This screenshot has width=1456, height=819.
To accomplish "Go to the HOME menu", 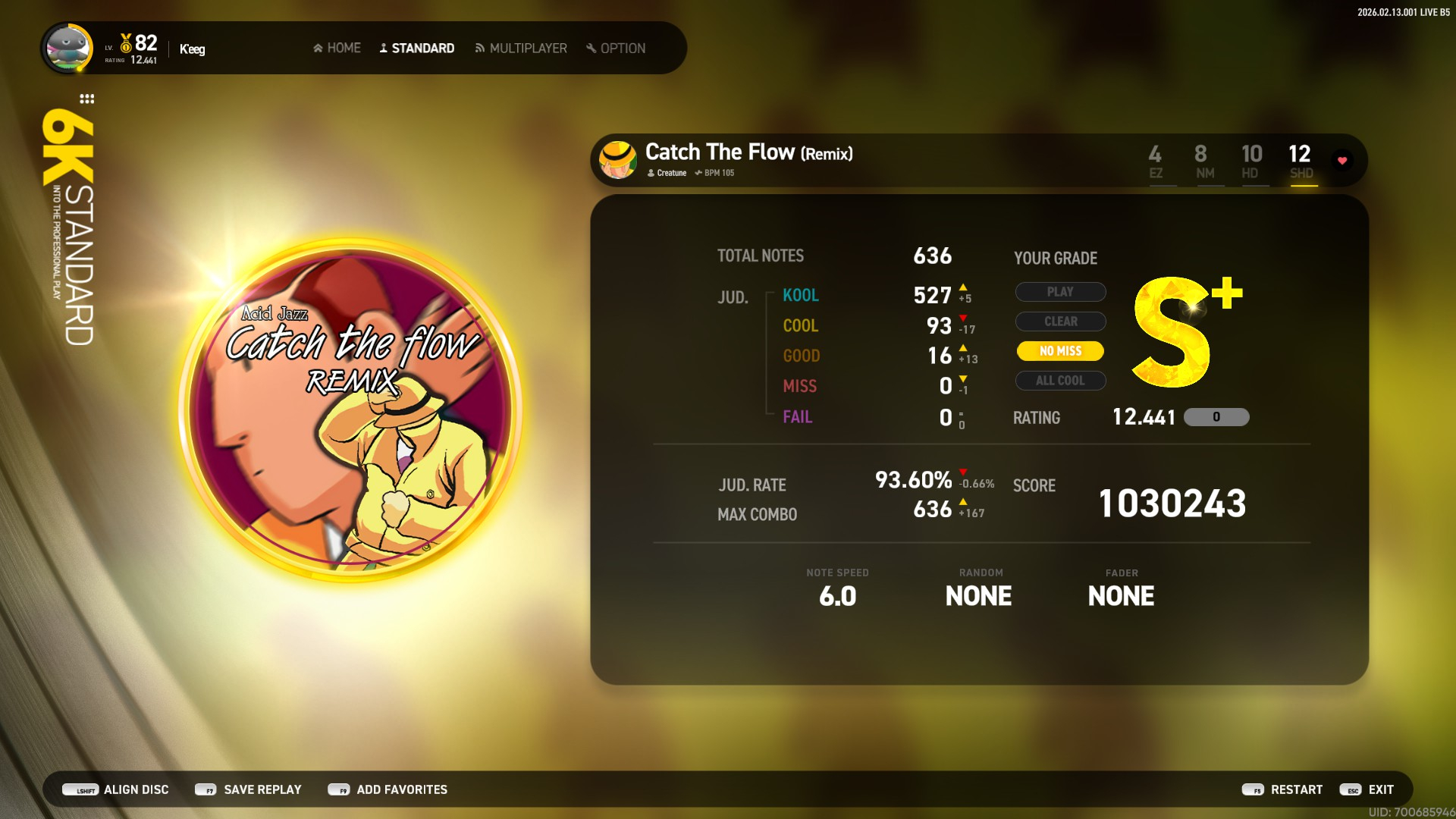I will tap(337, 49).
